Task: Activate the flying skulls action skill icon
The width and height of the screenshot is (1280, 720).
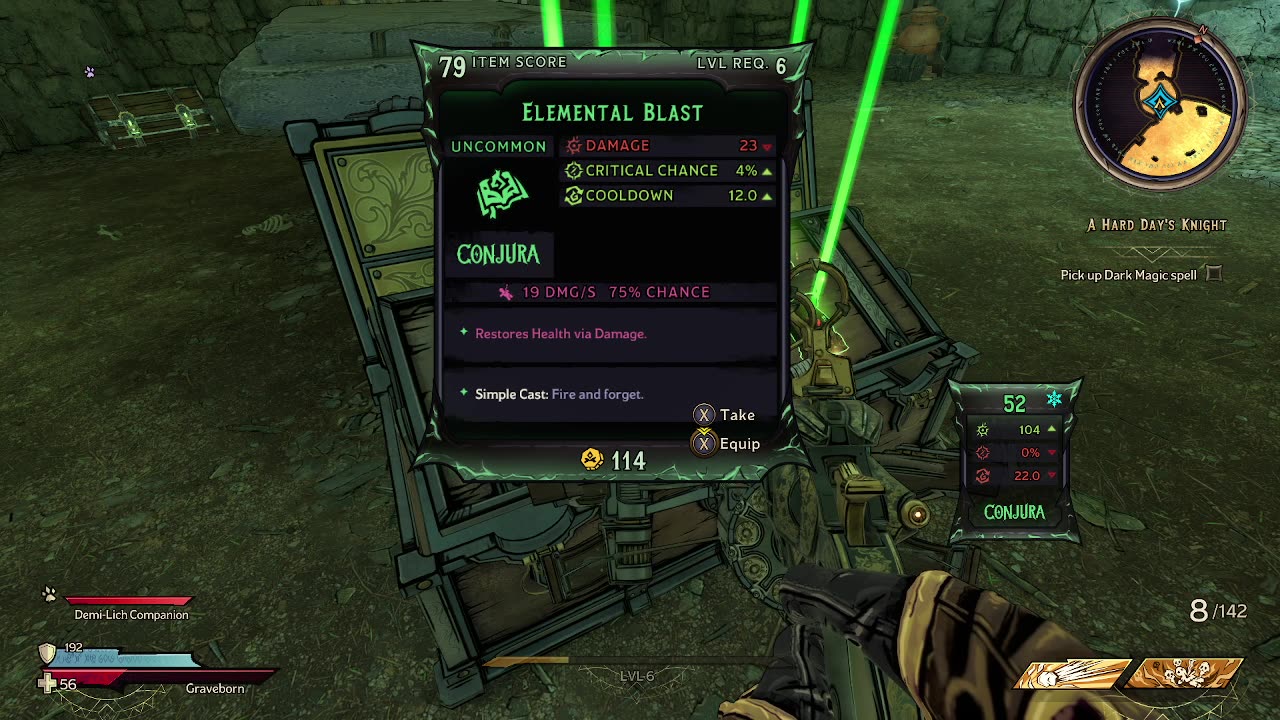Action: tap(1184, 674)
